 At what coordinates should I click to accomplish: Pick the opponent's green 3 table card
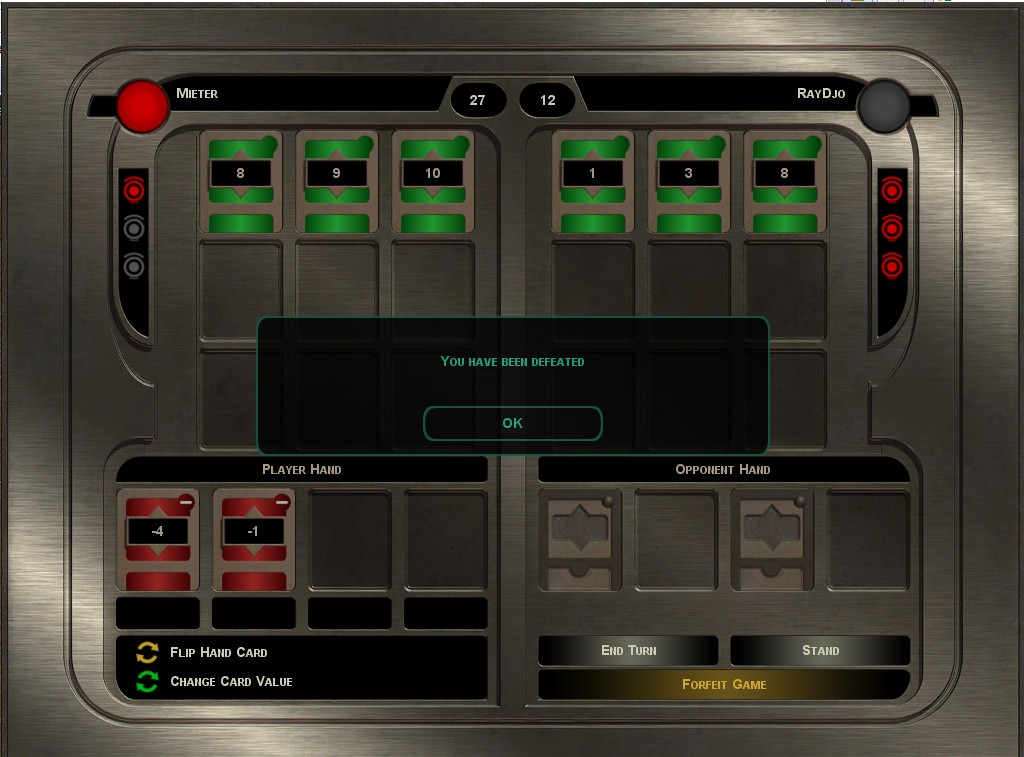tap(688, 182)
